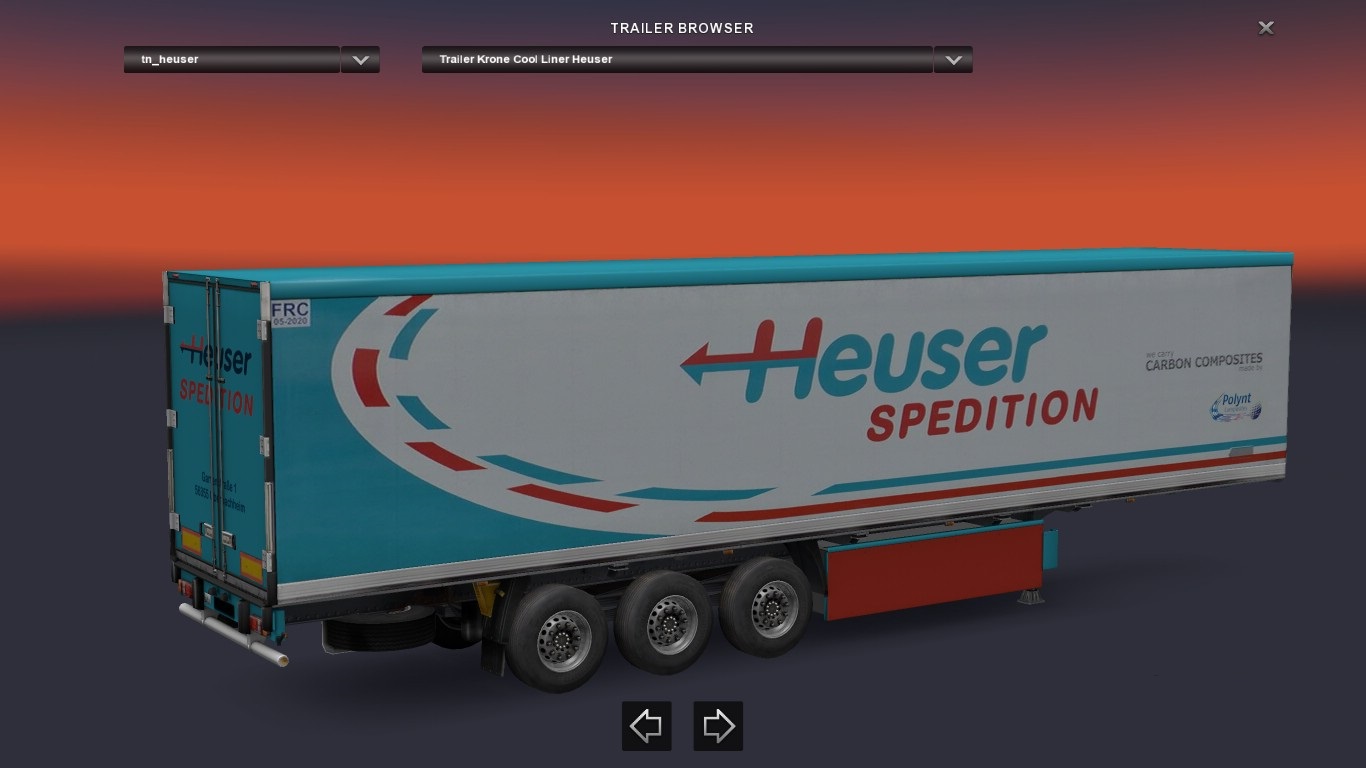Open the tn_heuser trailer group dropdown
The height and width of the screenshot is (768, 1366).
[x=360, y=60]
